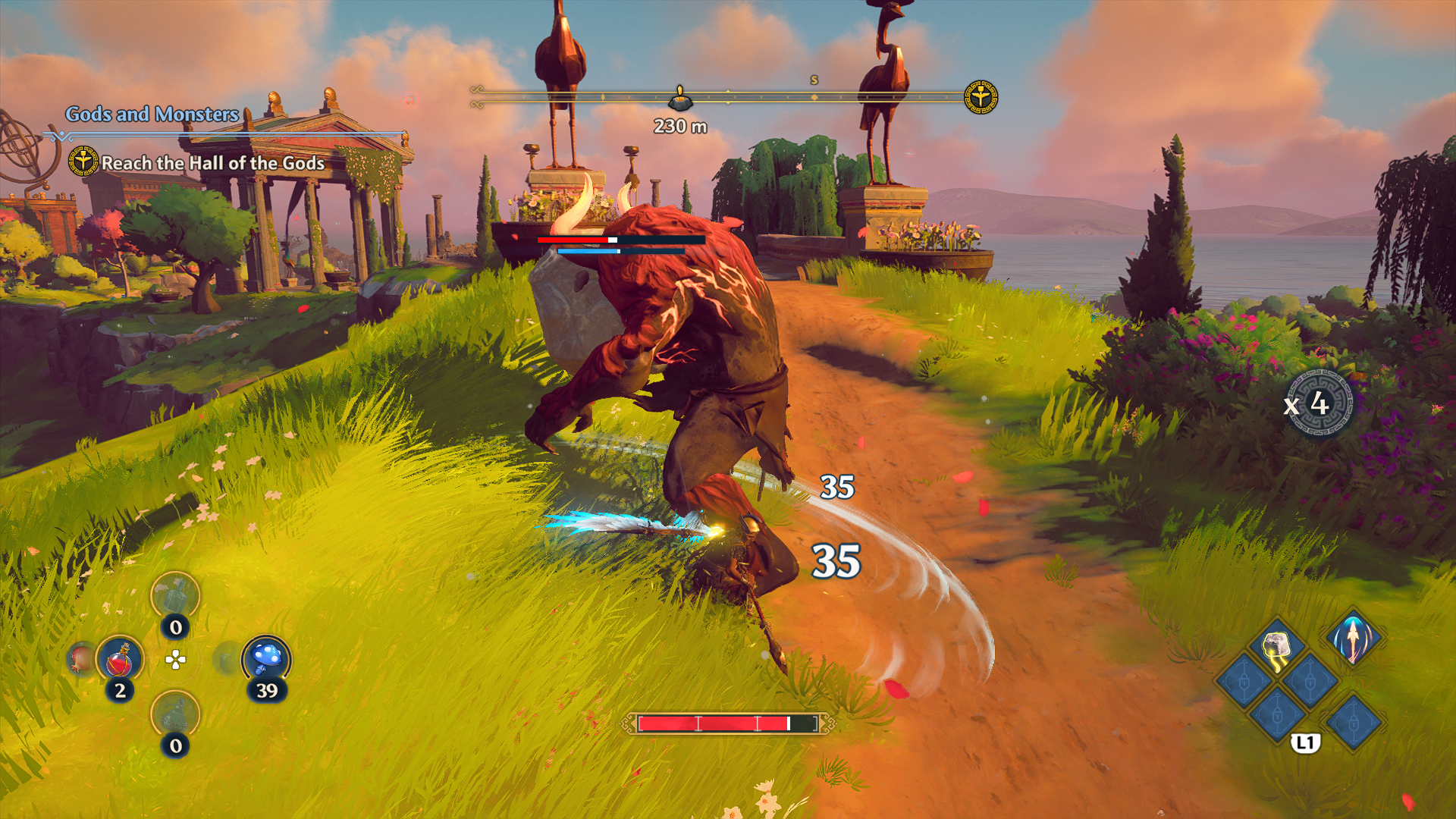Open the Gods and Monsters quest title
Viewport: 1456px width, 819px height.
click(152, 115)
